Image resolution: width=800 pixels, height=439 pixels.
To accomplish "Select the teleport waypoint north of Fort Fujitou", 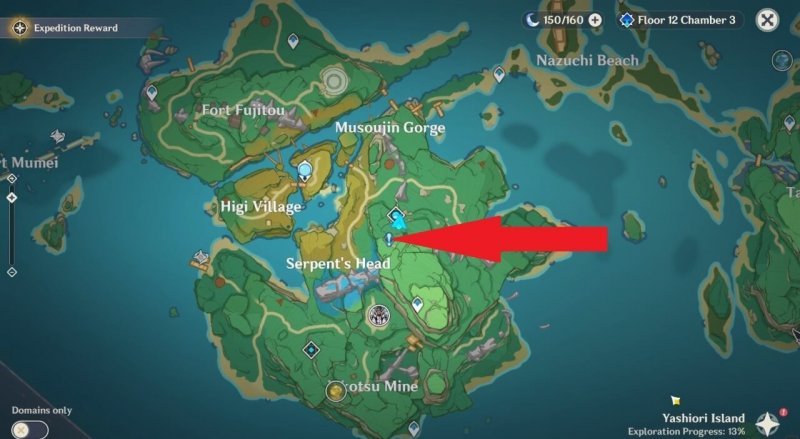I will (x=293, y=41).
